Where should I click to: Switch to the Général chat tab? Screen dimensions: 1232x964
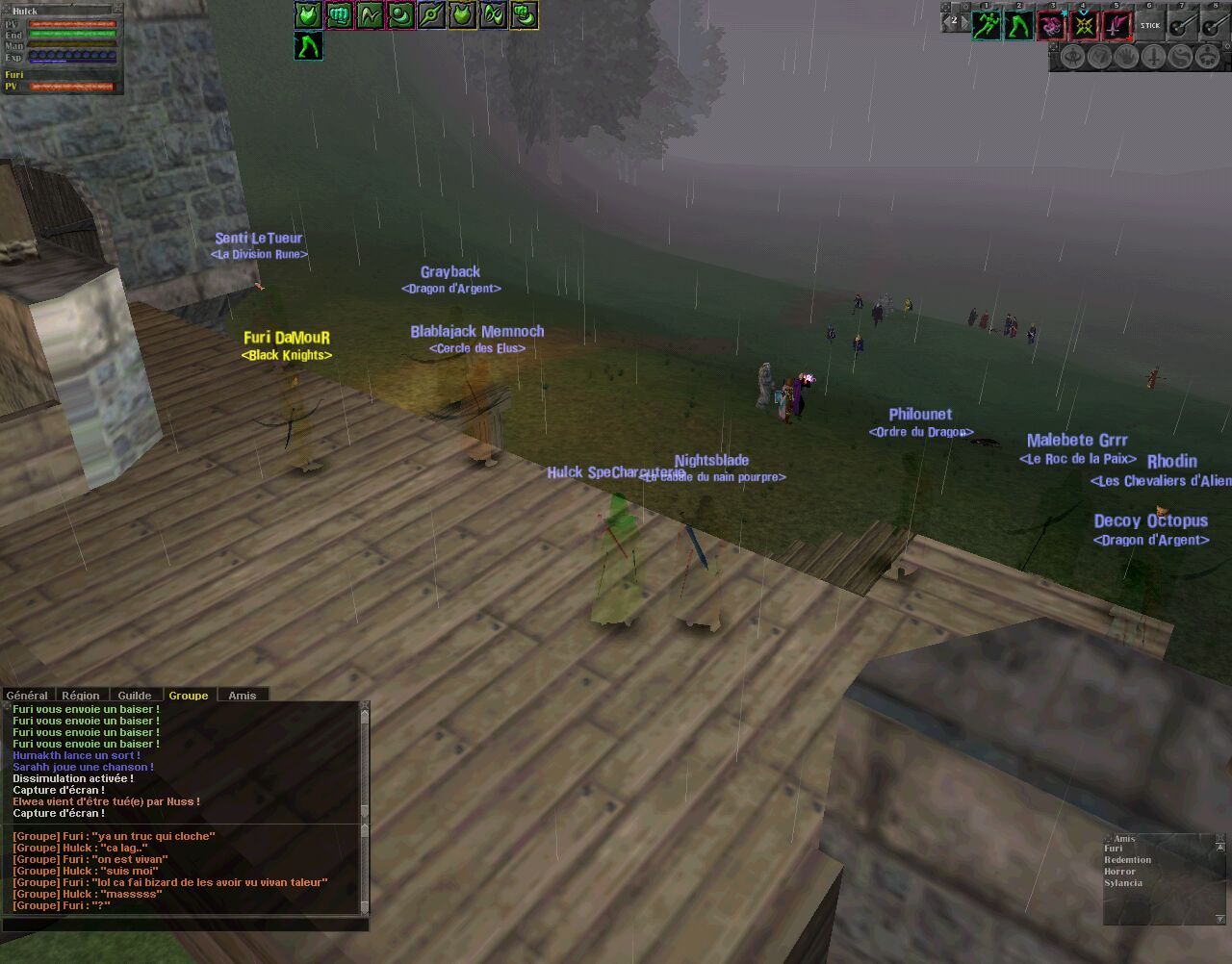27,695
